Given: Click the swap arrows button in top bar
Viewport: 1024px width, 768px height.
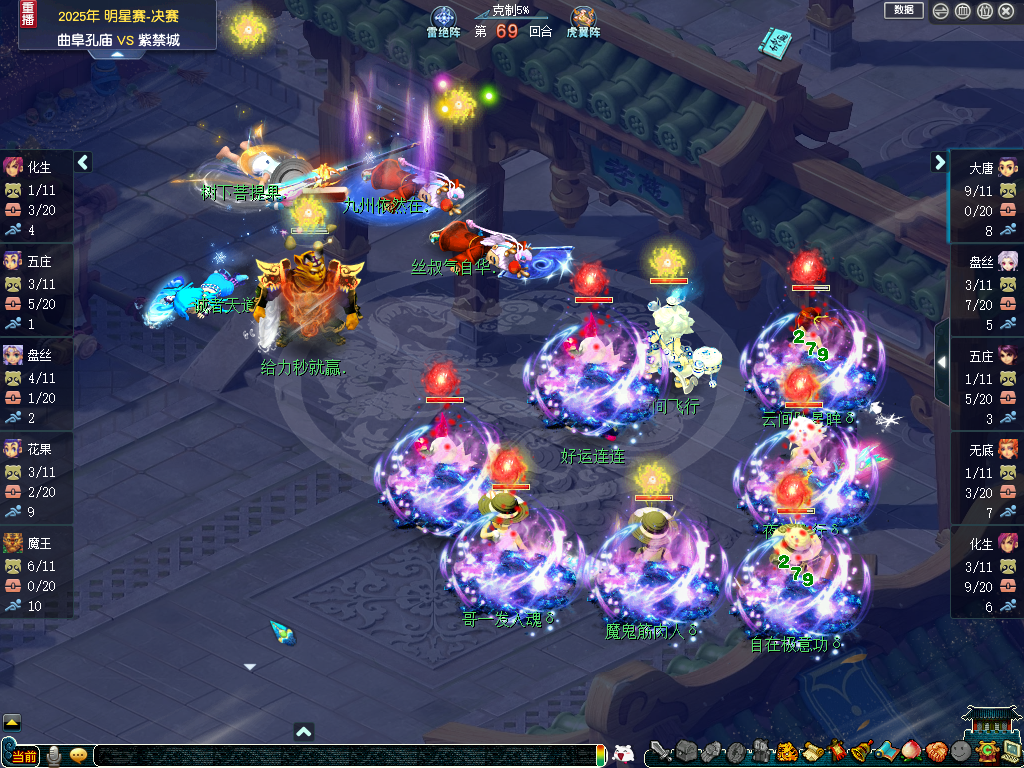Looking at the screenshot, I should [941, 11].
